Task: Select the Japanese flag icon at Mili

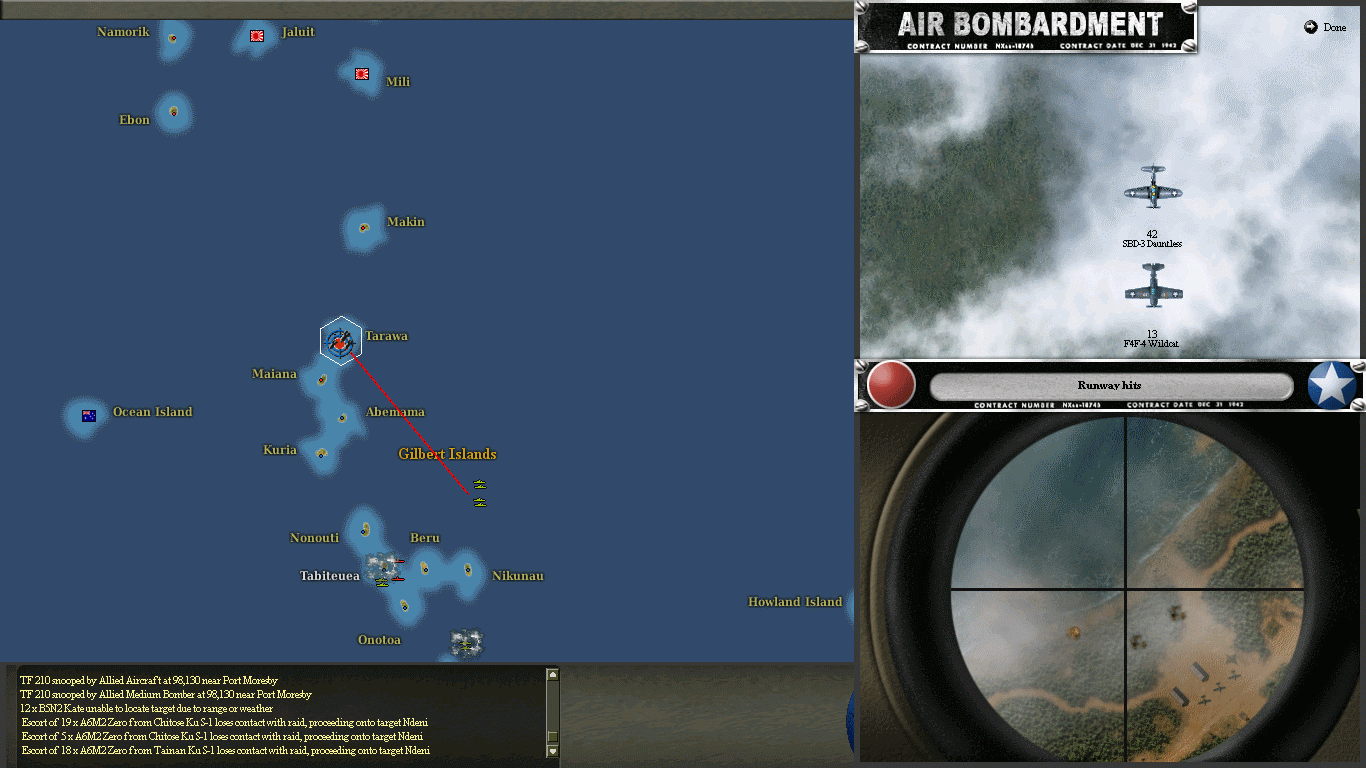Action: click(362, 74)
